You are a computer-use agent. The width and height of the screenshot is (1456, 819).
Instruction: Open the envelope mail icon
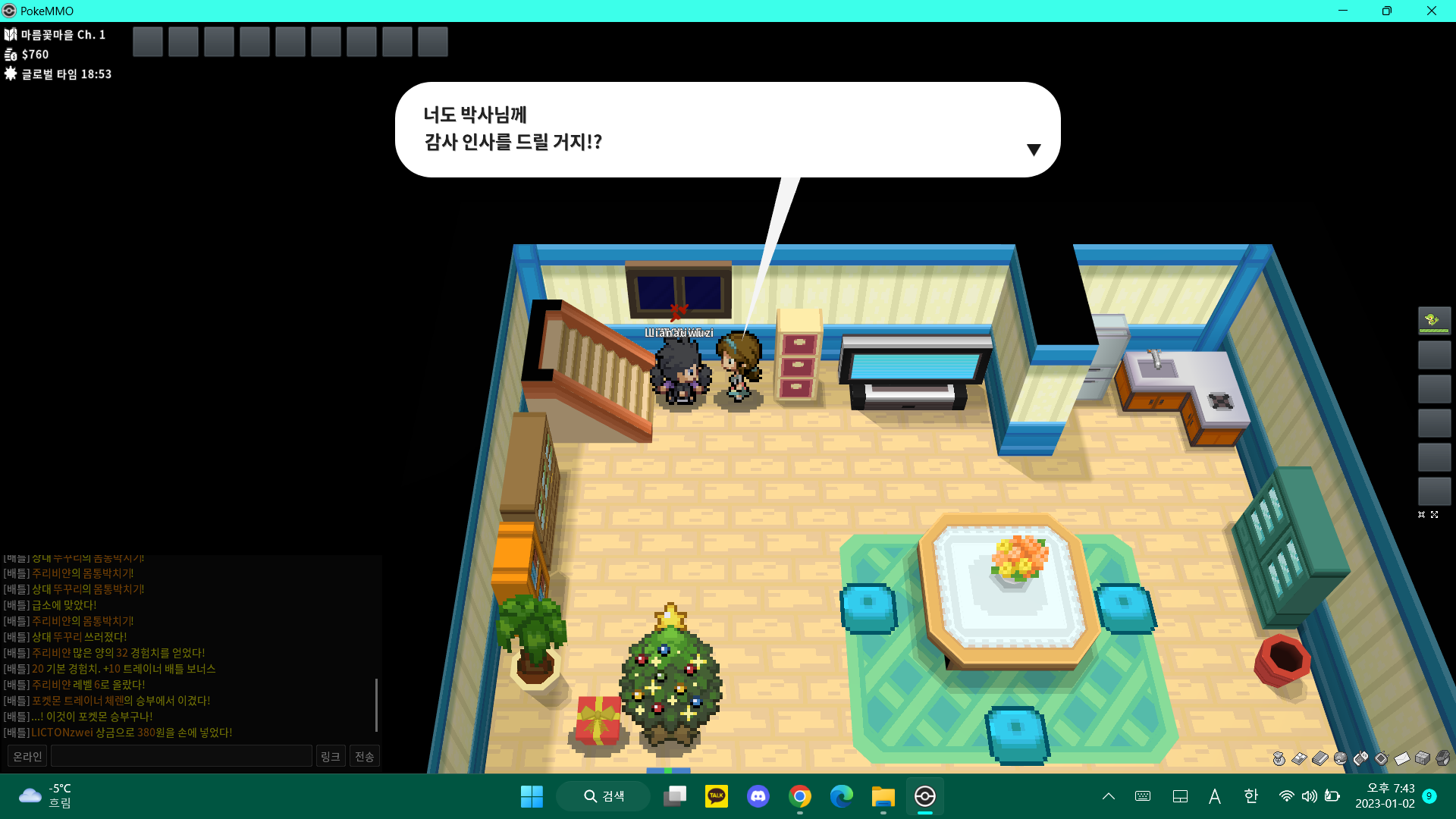(1401, 758)
